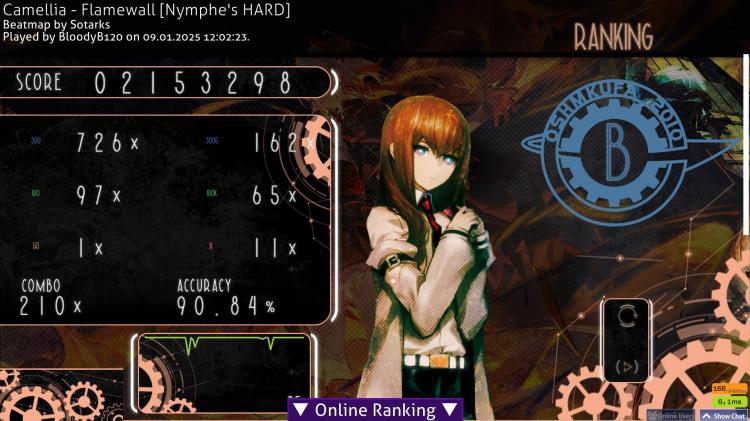Watch the replay using the play icon
This screenshot has height=421, width=750.
(x=627, y=366)
